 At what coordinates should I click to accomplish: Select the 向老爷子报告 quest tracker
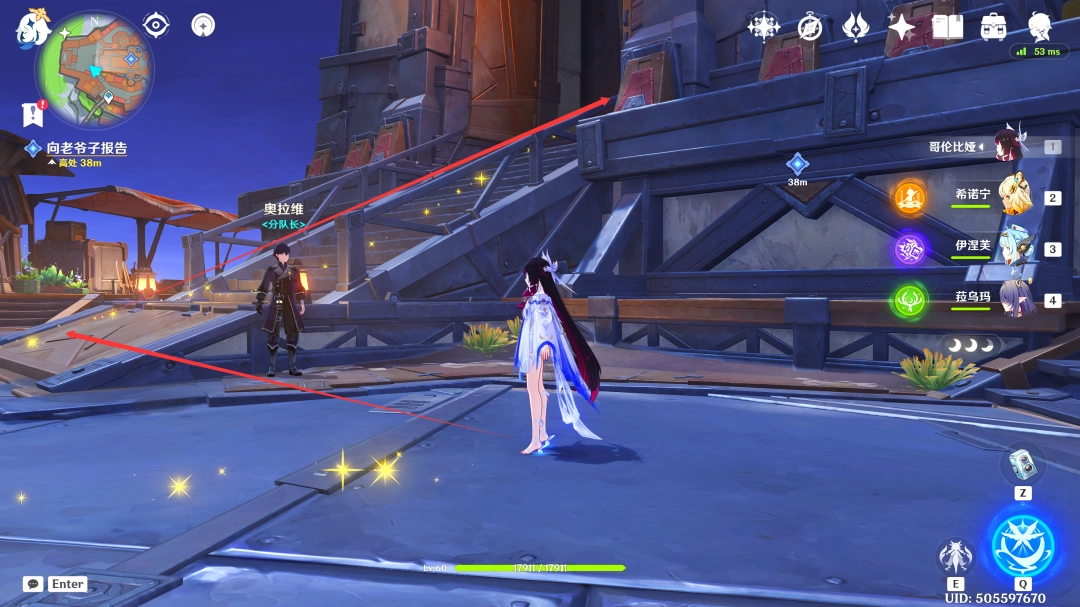(x=86, y=148)
